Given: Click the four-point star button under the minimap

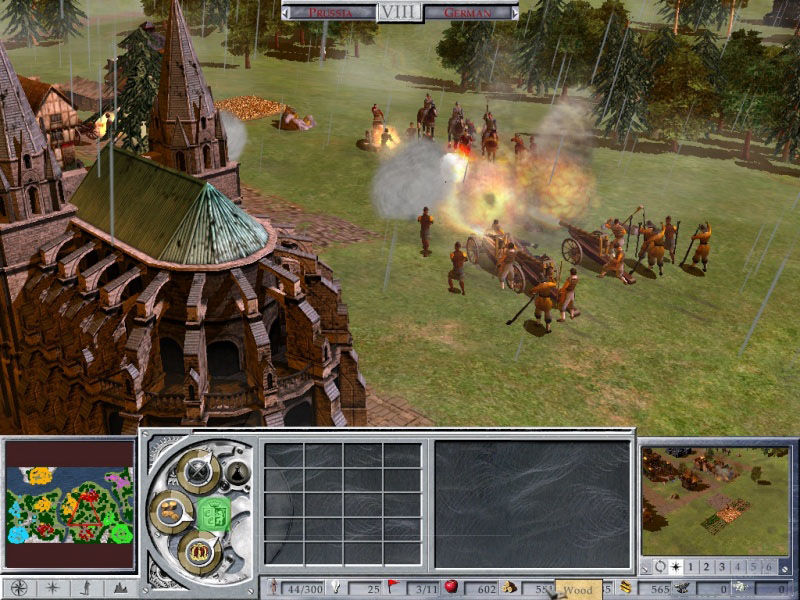Looking at the screenshot, I should coord(52,588).
